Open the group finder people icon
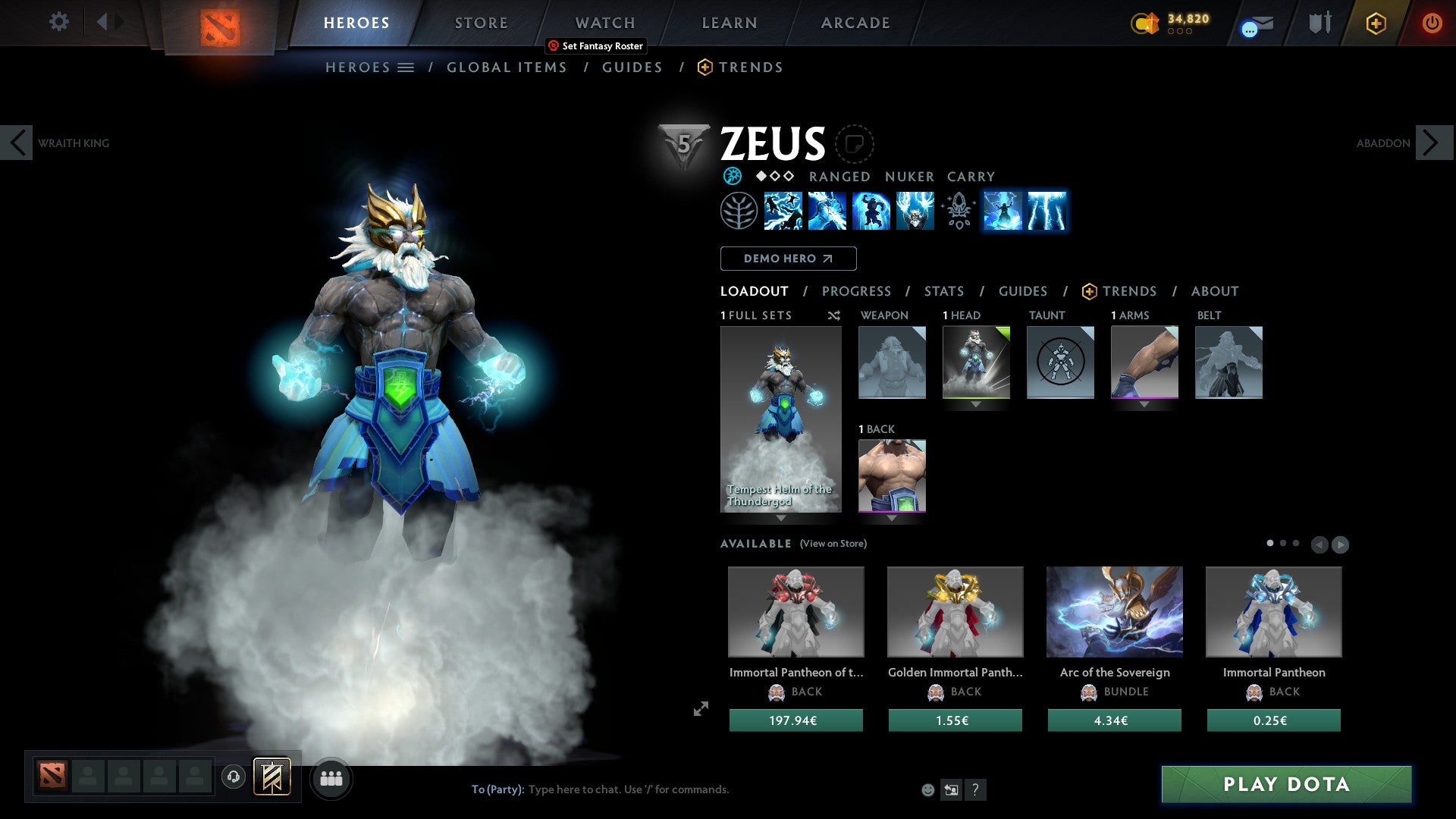 click(331, 777)
